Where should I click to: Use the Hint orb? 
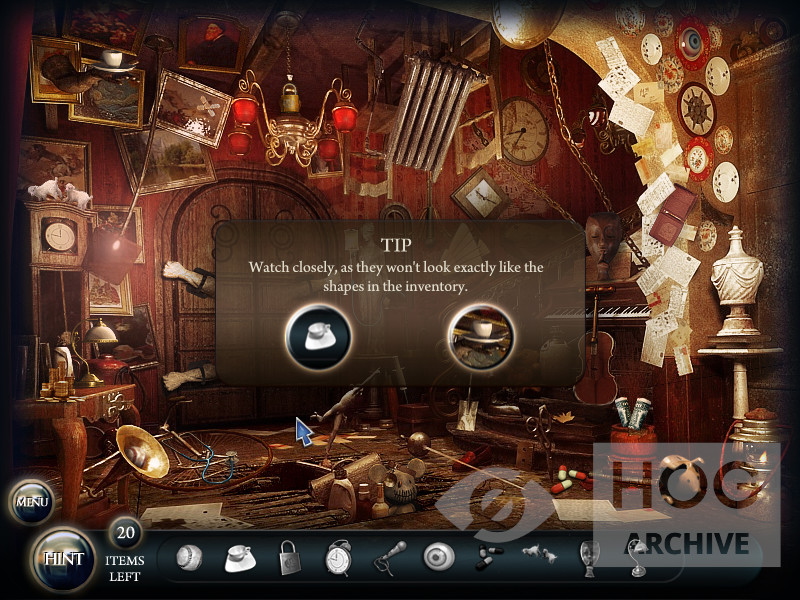[63, 558]
